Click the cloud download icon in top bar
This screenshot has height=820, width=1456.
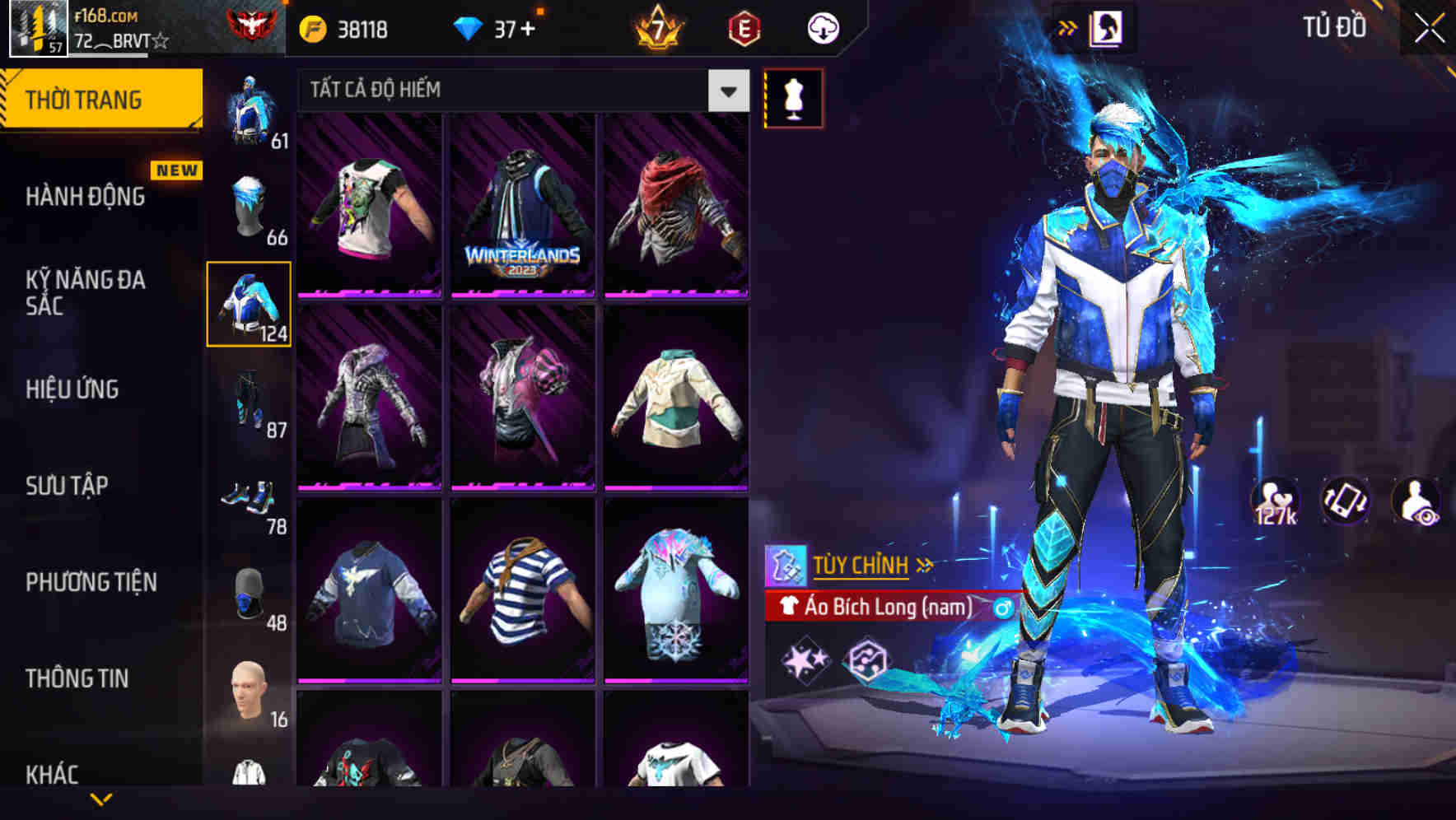(x=824, y=27)
